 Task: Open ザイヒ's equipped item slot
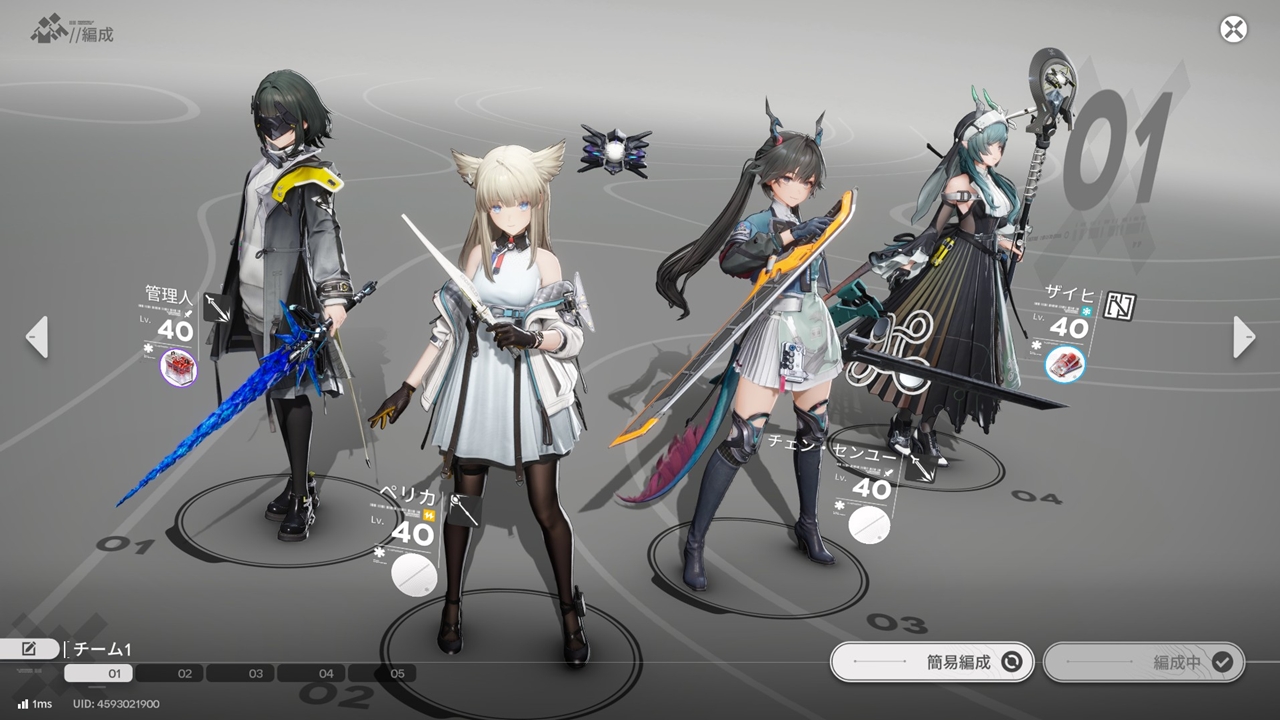click(1065, 365)
